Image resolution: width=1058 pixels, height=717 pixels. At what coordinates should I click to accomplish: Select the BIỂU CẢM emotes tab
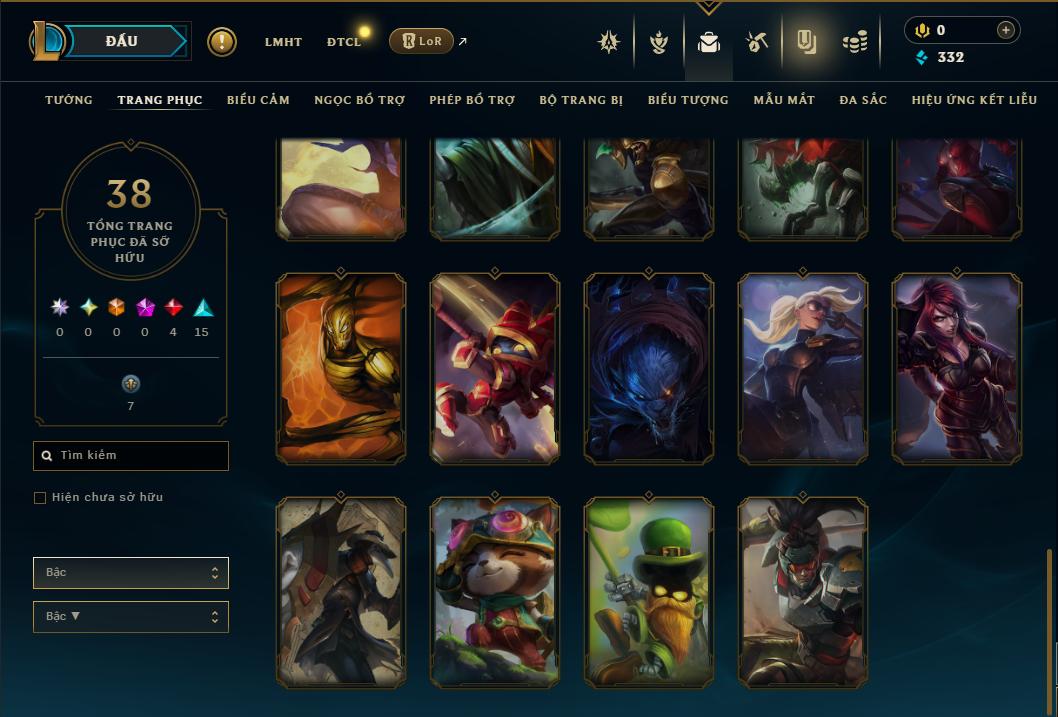click(258, 100)
